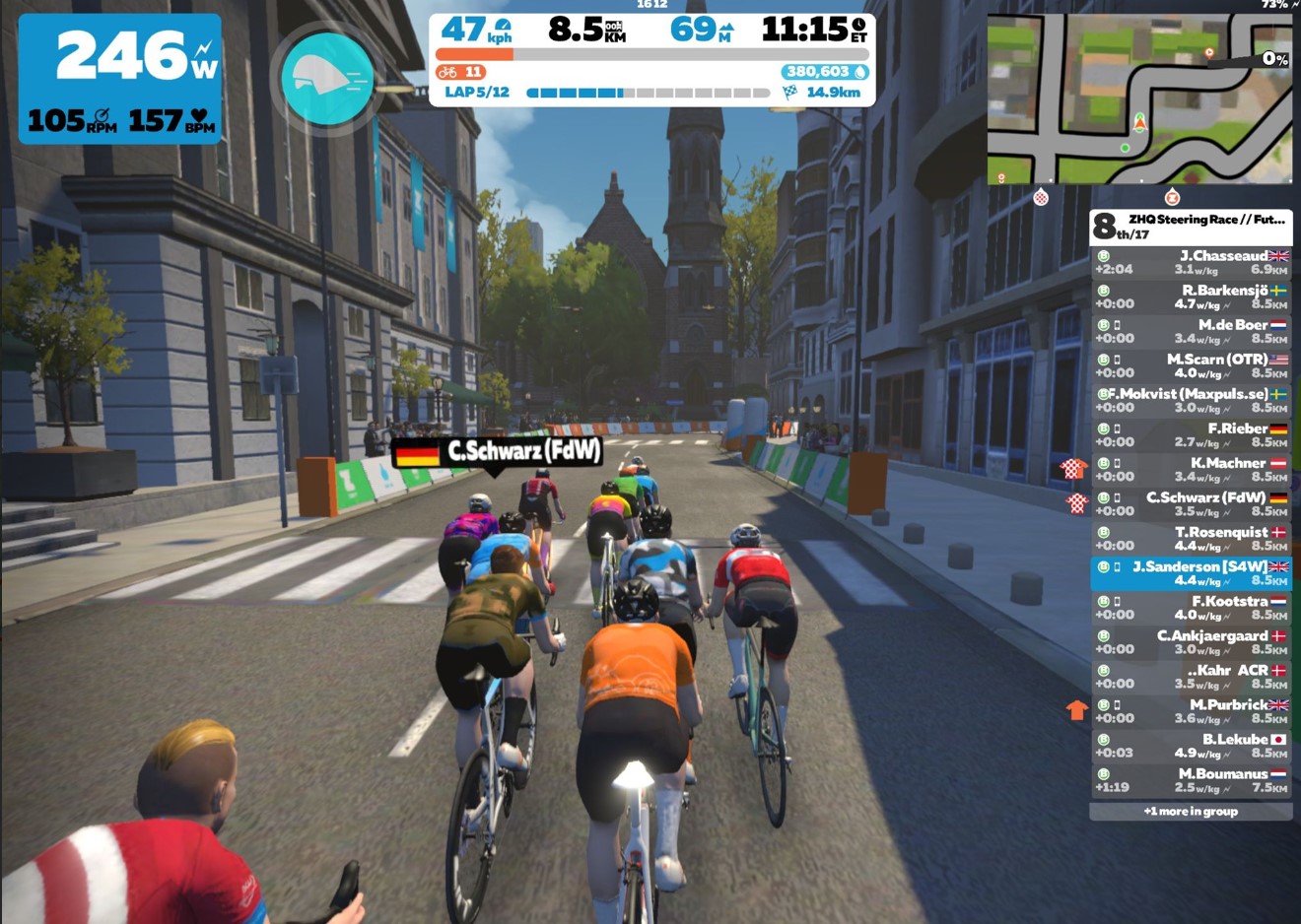Image resolution: width=1301 pixels, height=924 pixels.
Task: Select B.Lekube in the rider list
Action: click(x=1191, y=745)
